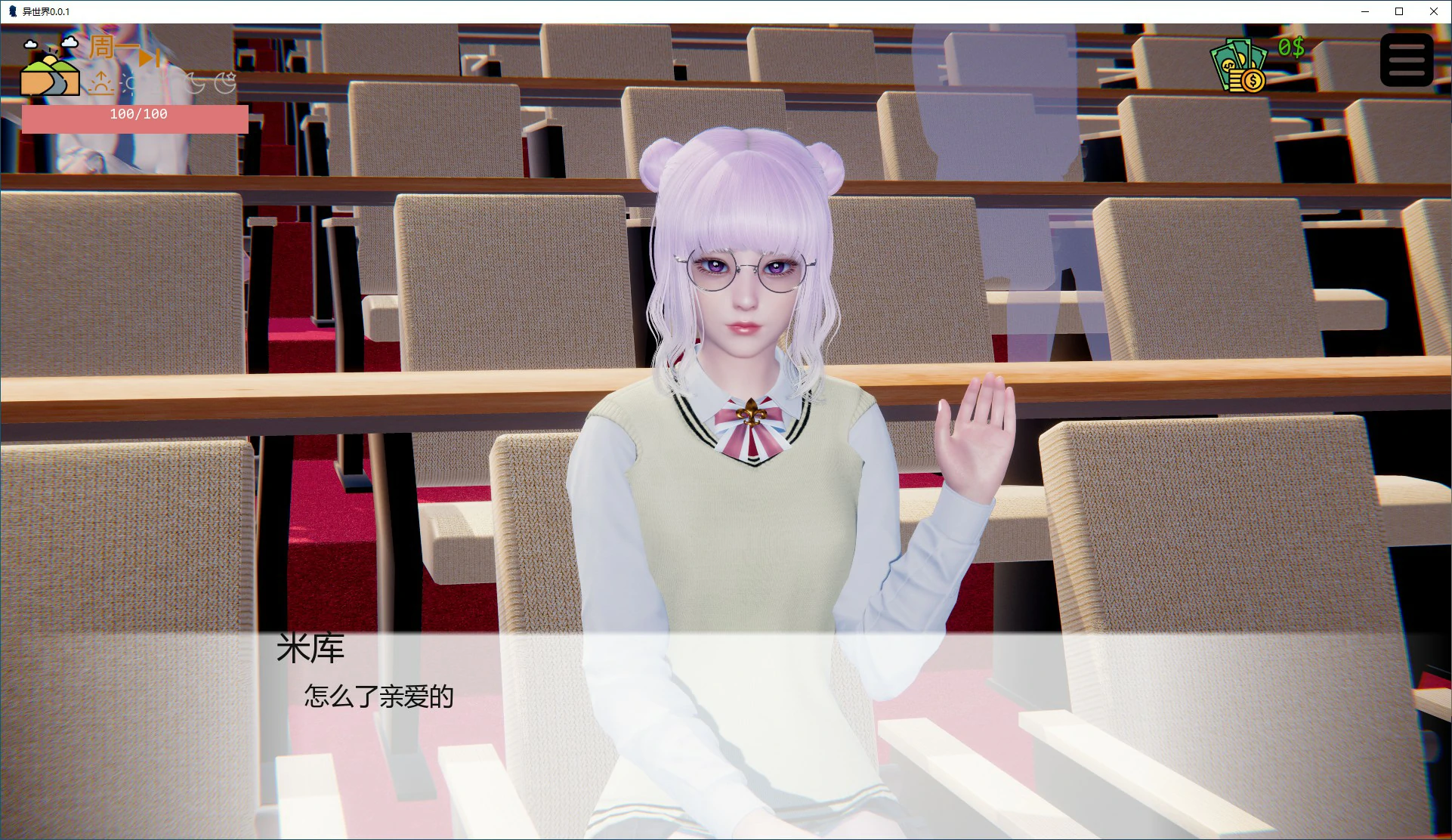The width and height of the screenshot is (1452, 840).
Task: Open the game menu via hamburger button
Action: 1405,59
